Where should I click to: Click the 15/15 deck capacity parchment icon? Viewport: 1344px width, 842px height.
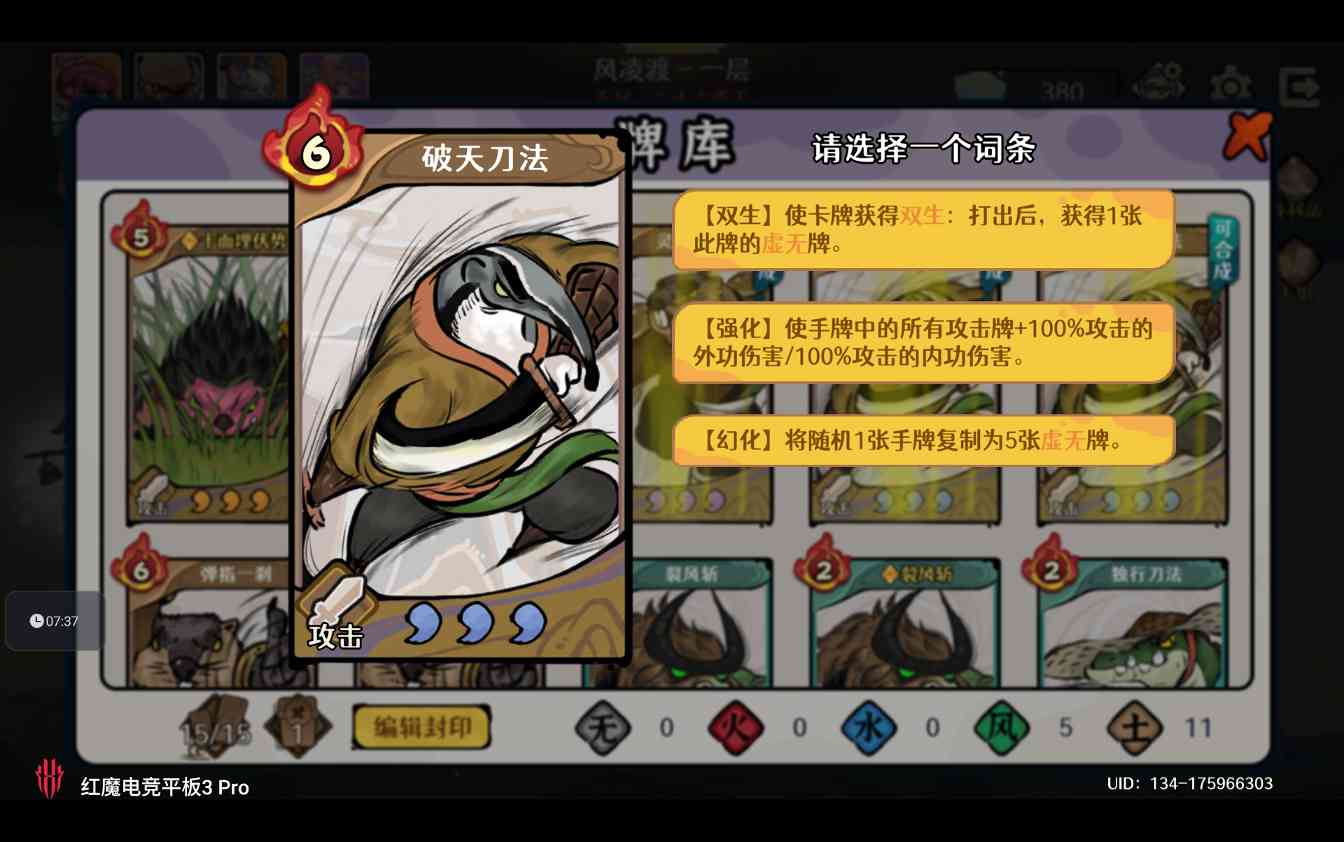[215, 727]
